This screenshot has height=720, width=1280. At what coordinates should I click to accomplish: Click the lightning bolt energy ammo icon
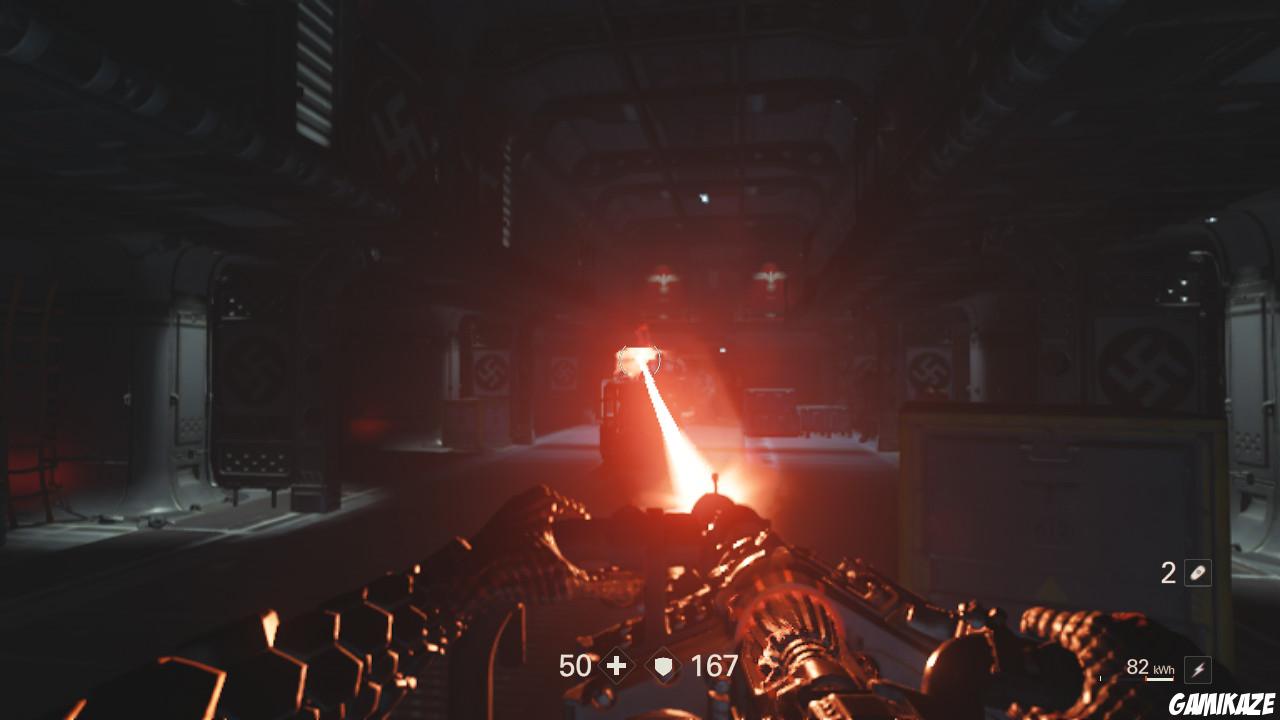[1196, 670]
